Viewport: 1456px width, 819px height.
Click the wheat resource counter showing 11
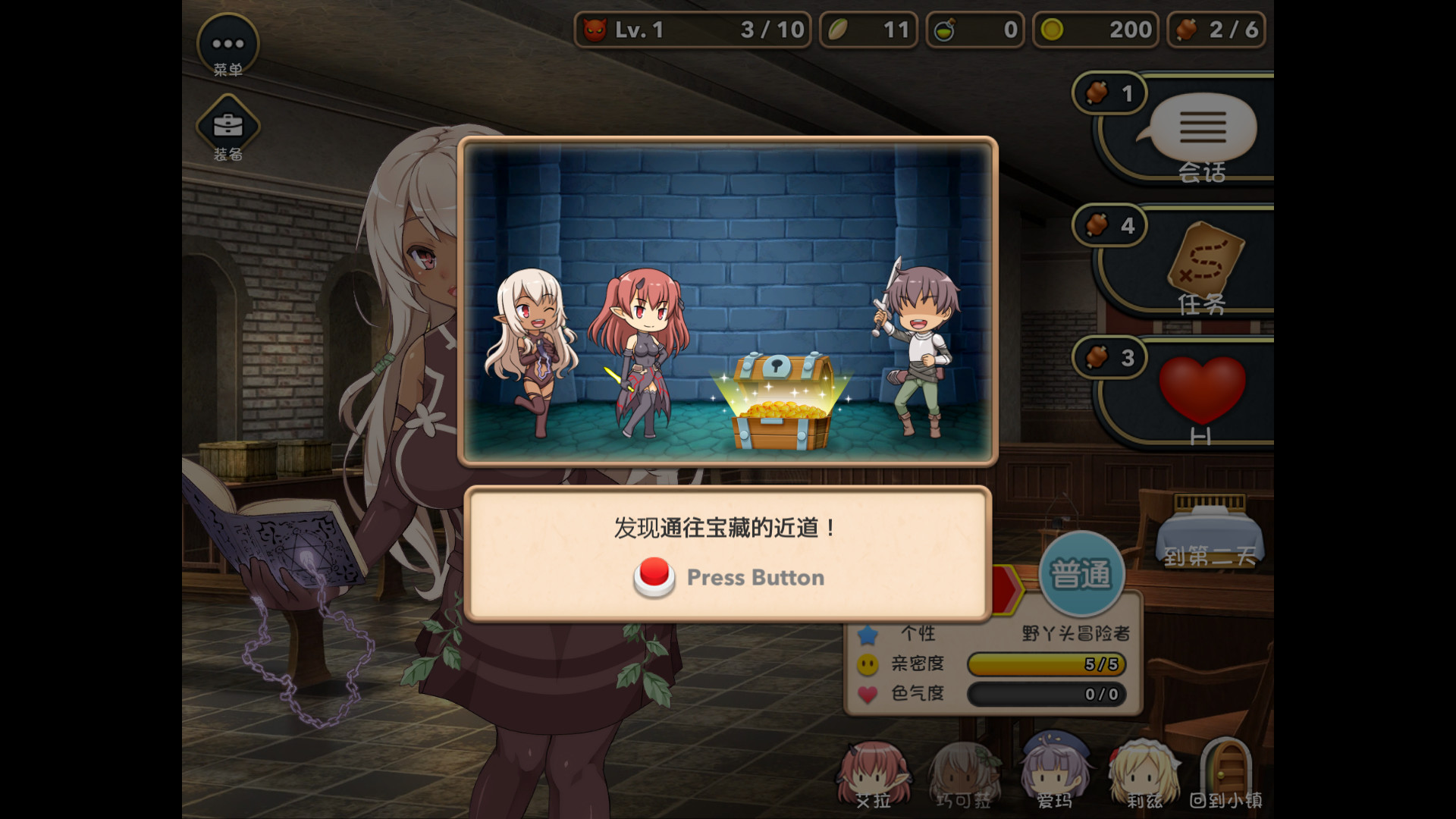[x=867, y=30]
